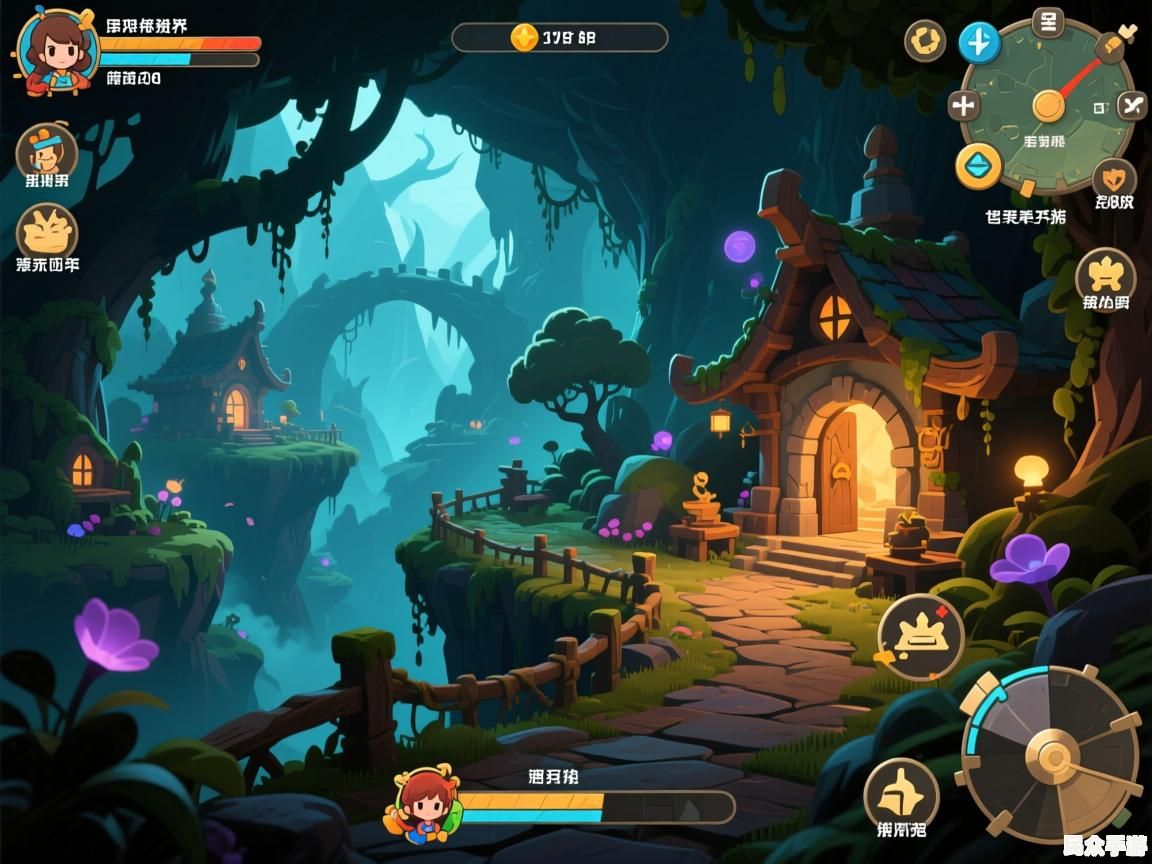Zoom in with the minimap plus button
The width and height of the screenshot is (1152, 864).
pos(964,105)
